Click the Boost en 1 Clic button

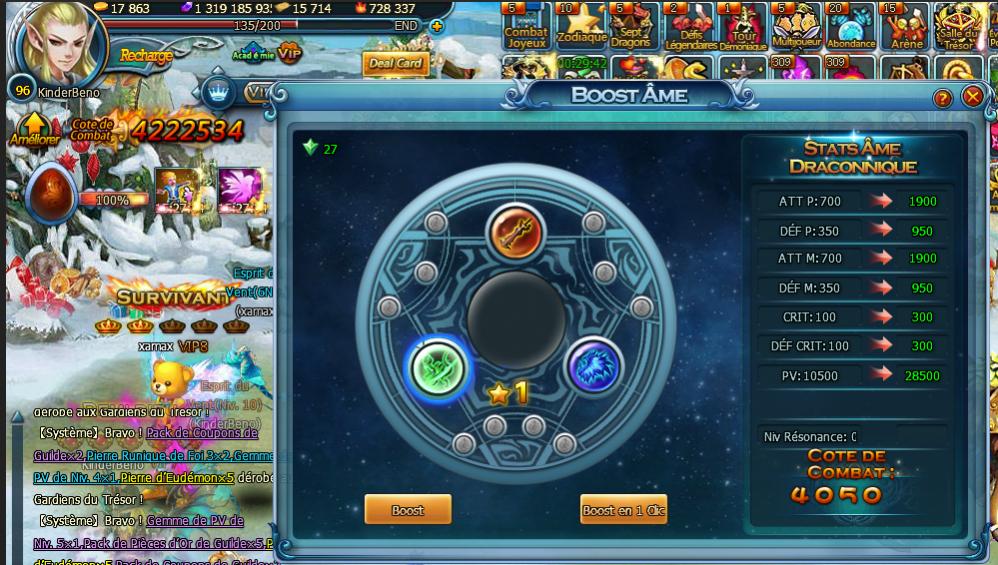pos(623,510)
